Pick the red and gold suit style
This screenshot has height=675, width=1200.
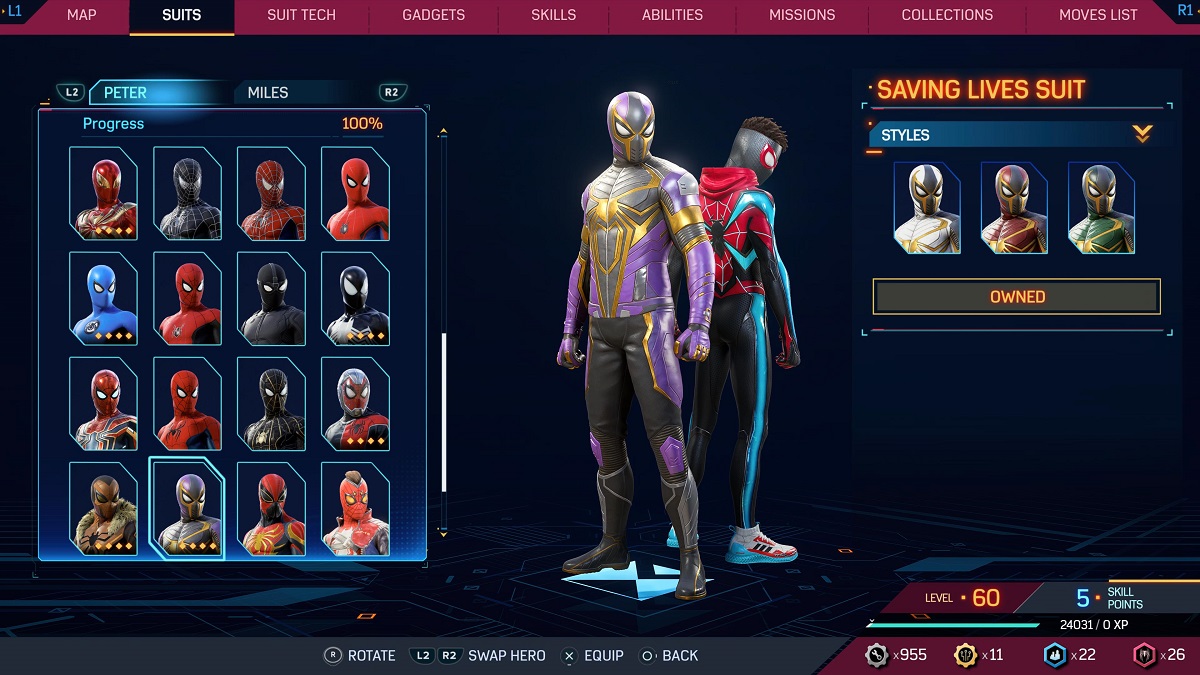[1013, 208]
